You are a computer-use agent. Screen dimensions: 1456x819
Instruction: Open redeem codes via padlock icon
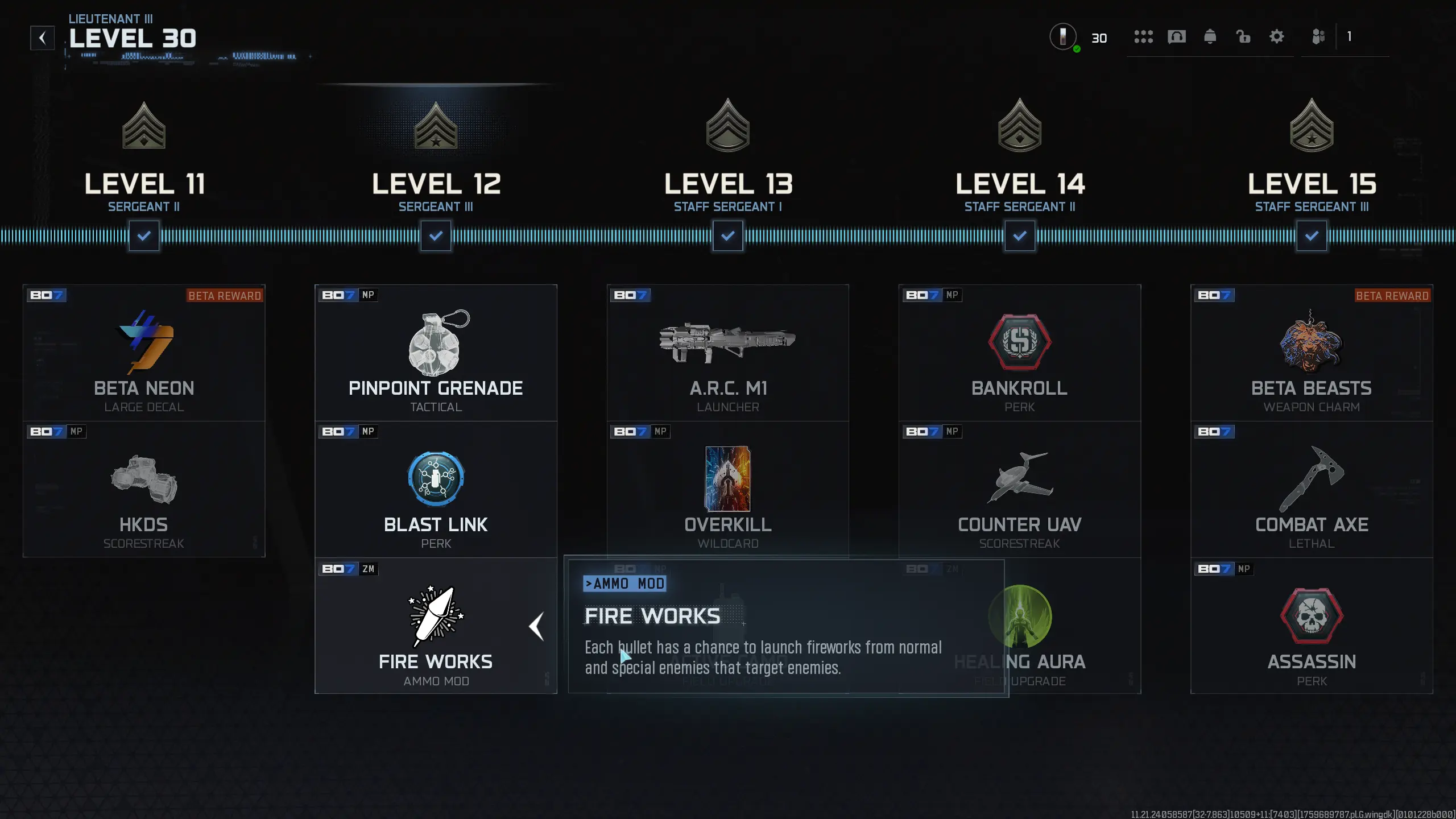[1243, 37]
